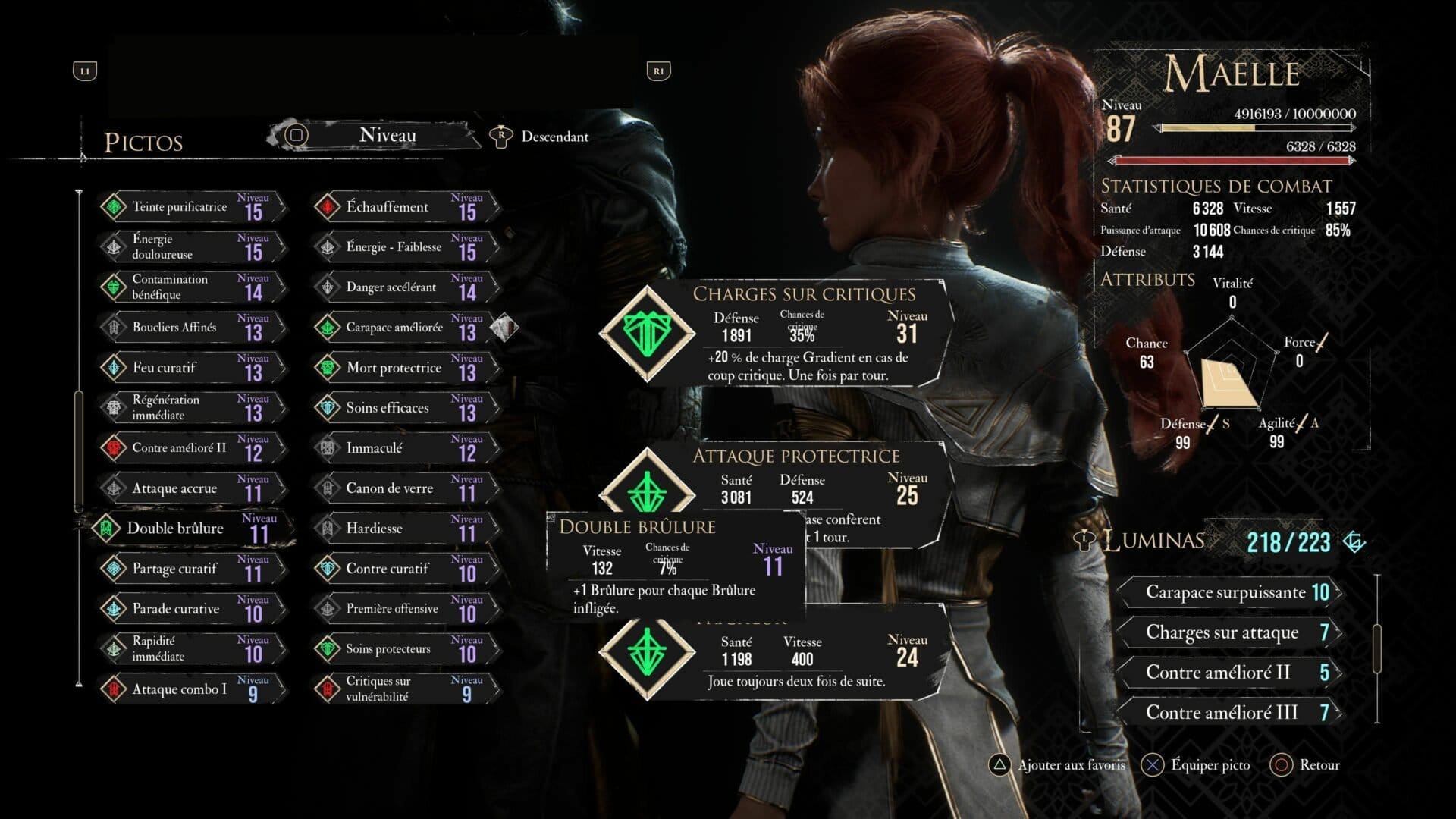Choose the Feu curatif picto
The image size is (1456, 819).
[191, 368]
